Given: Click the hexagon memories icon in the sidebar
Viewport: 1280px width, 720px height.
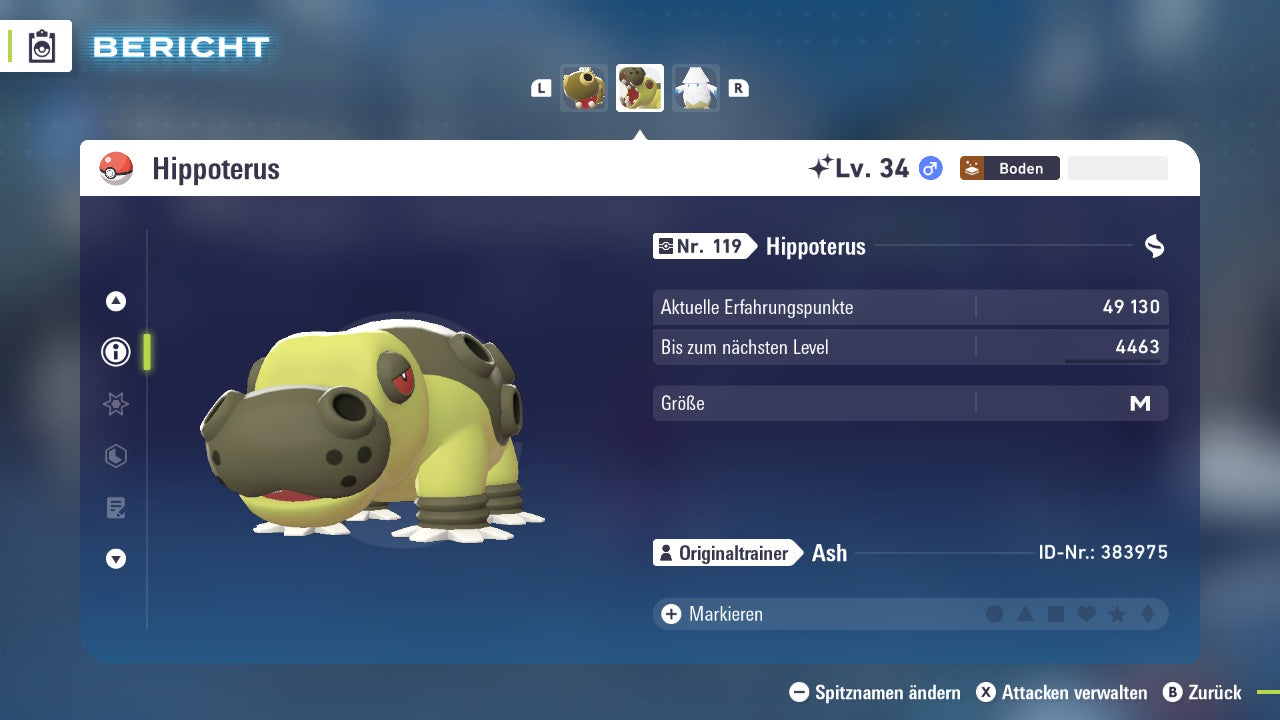Looking at the screenshot, I should click(x=115, y=456).
